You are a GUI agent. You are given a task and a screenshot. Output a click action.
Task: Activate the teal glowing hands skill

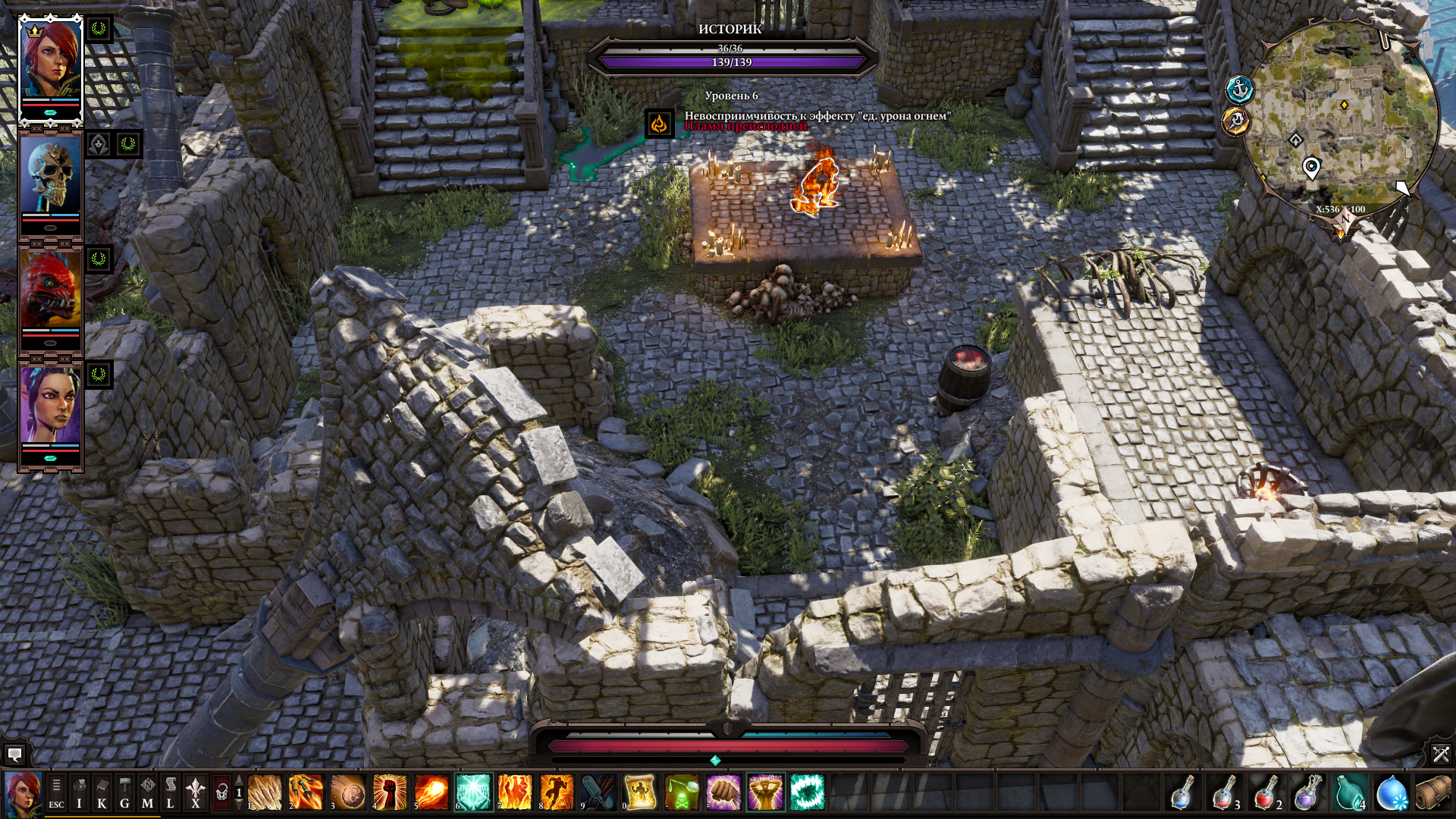click(x=472, y=793)
